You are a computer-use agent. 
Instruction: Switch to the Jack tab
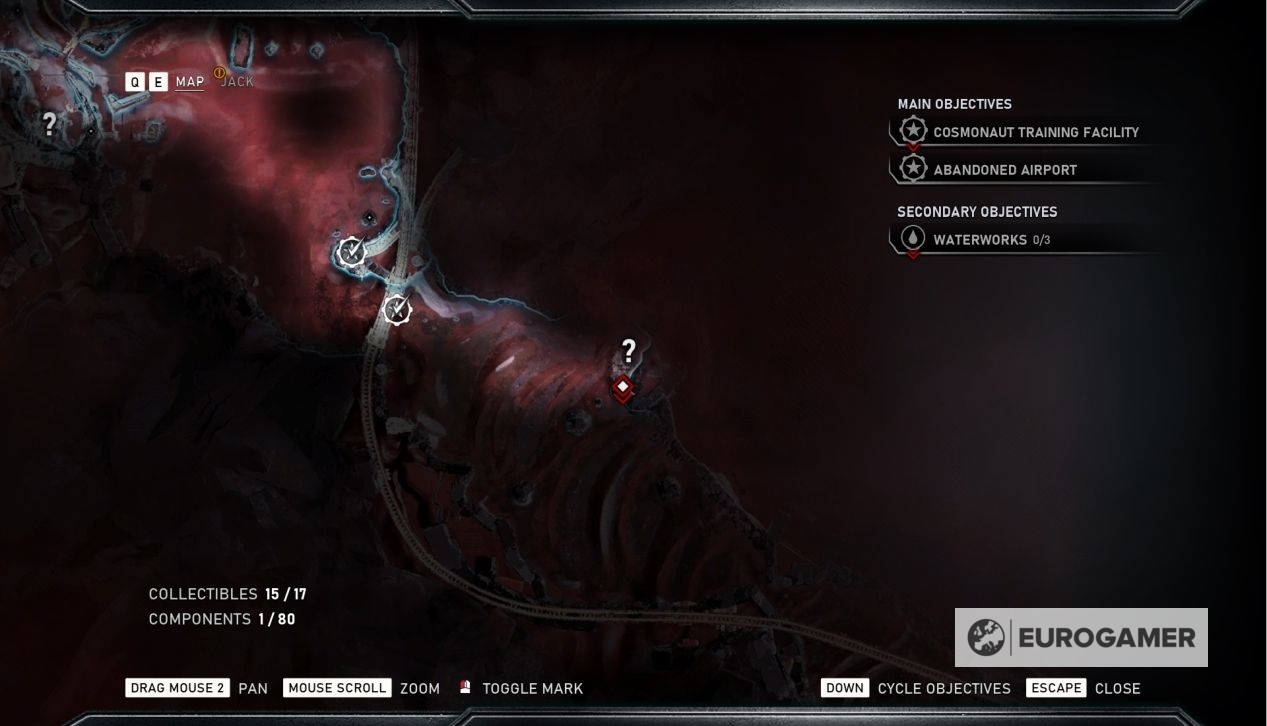[237, 81]
